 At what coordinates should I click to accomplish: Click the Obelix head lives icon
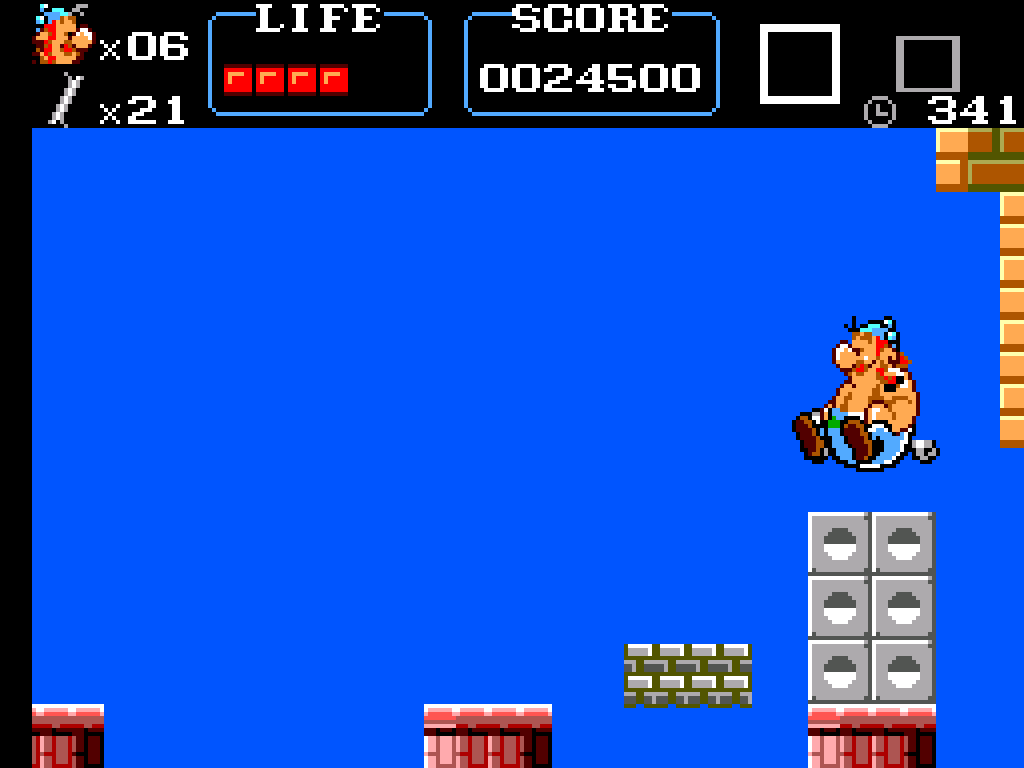point(62,36)
